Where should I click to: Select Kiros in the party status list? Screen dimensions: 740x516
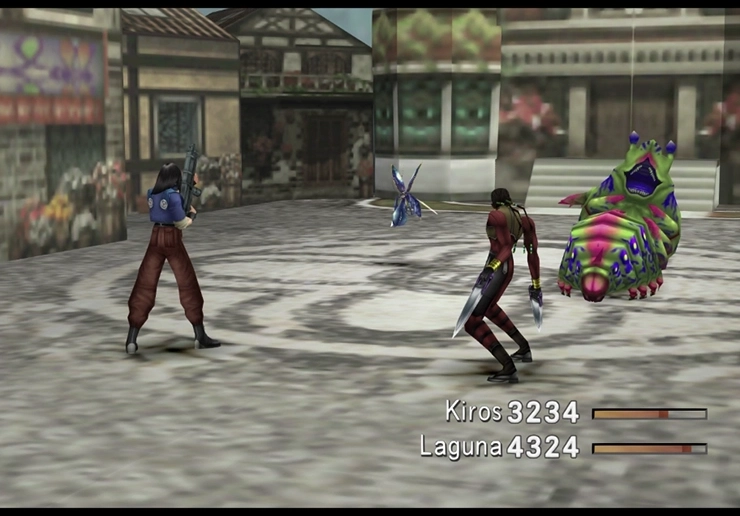pos(474,412)
